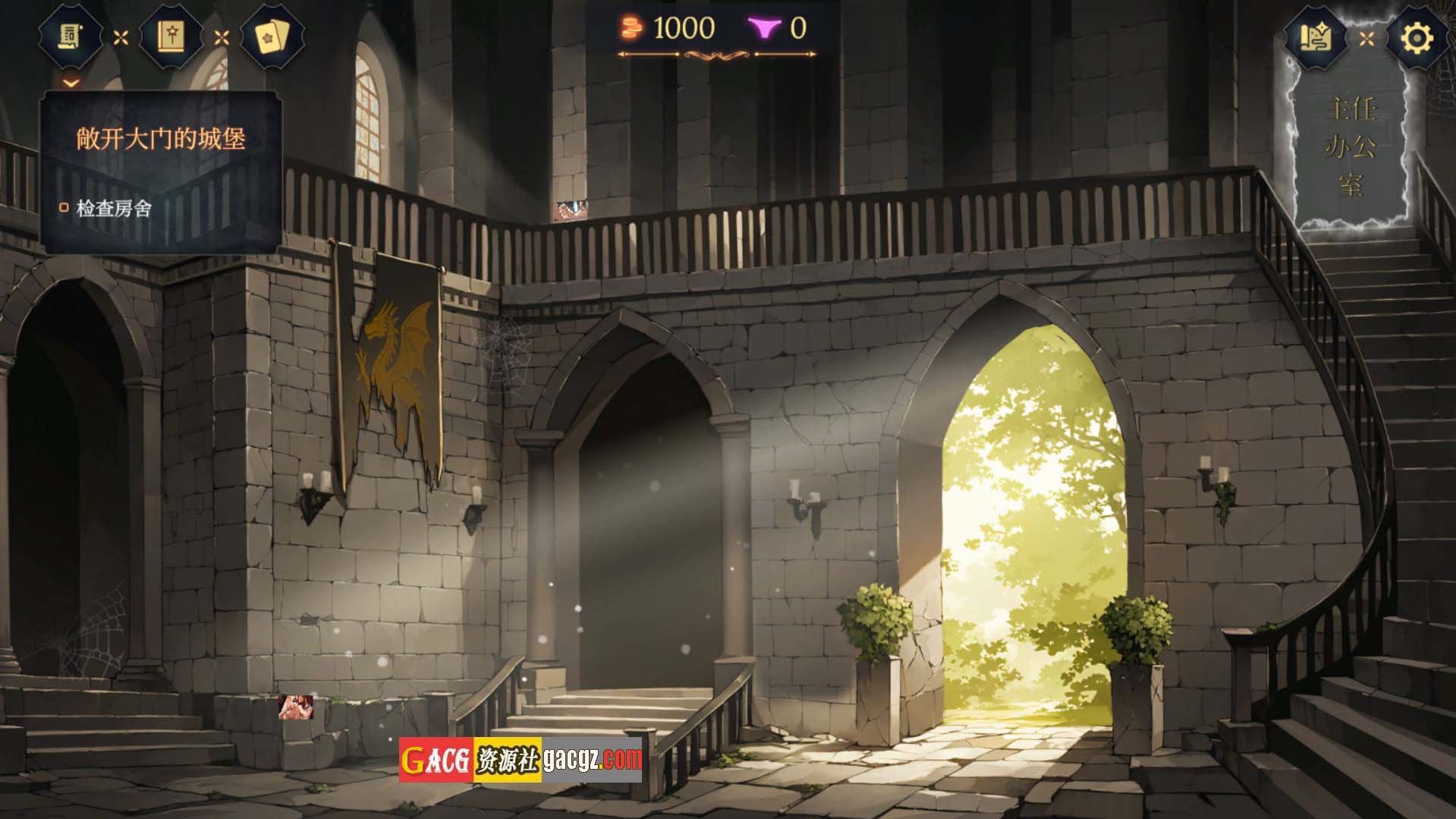Open the gacgz.com watermark link
This screenshot has height=819, width=1456.
click(520, 759)
